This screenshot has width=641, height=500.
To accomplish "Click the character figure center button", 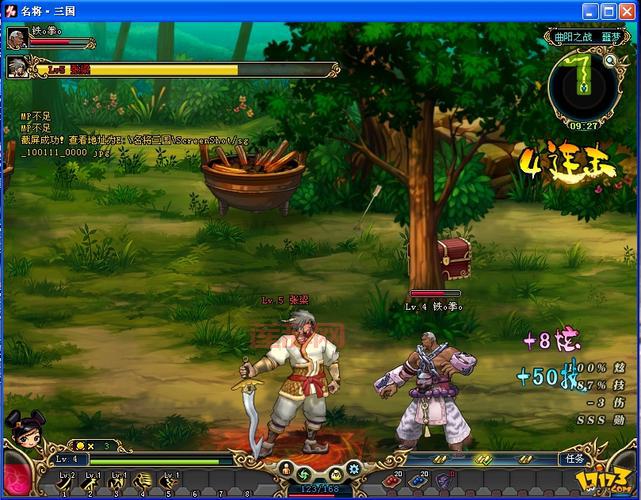I will pyautogui.click(x=286, y=468).
